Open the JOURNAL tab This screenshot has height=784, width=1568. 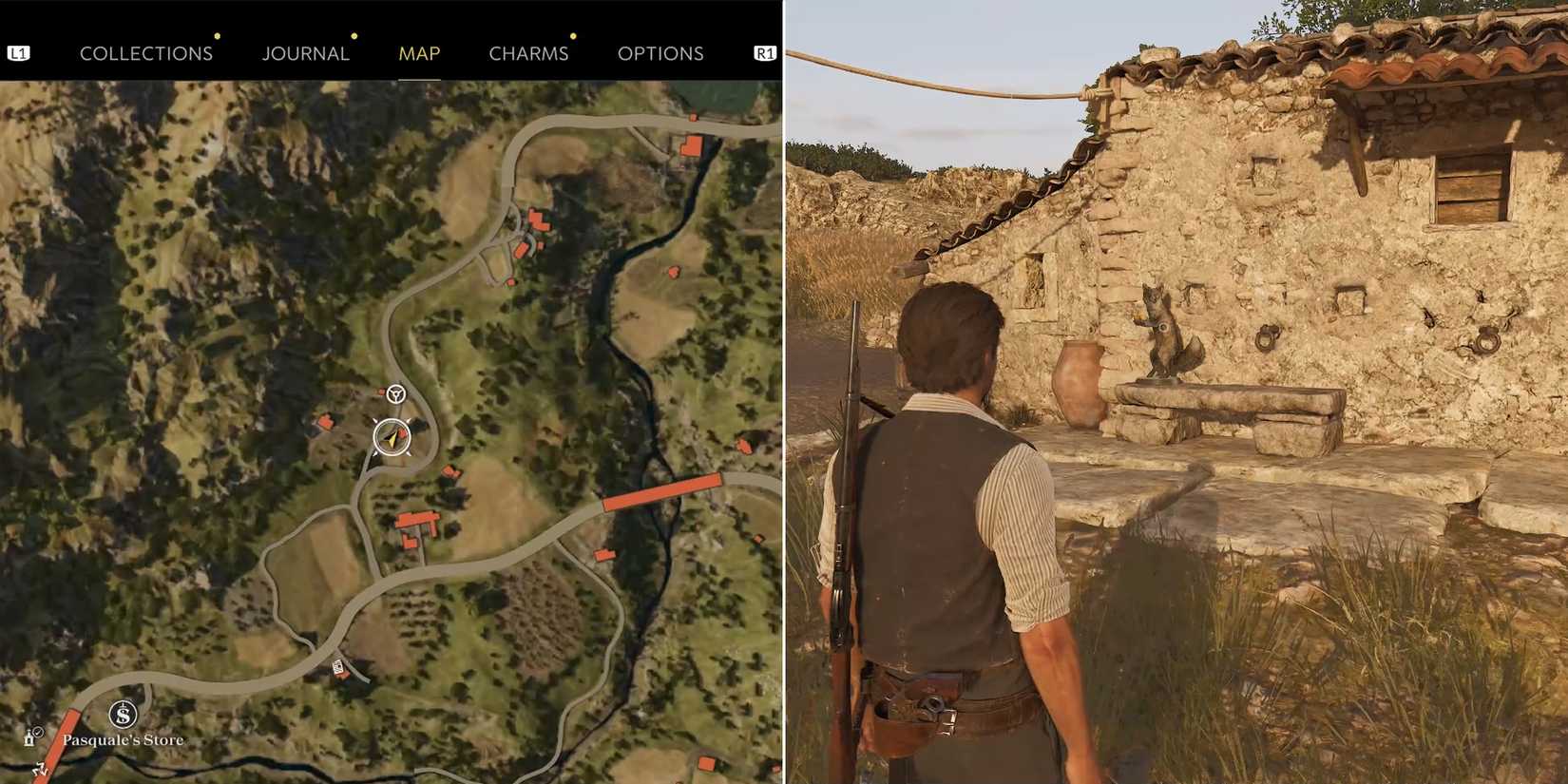(x=306, y=53)
